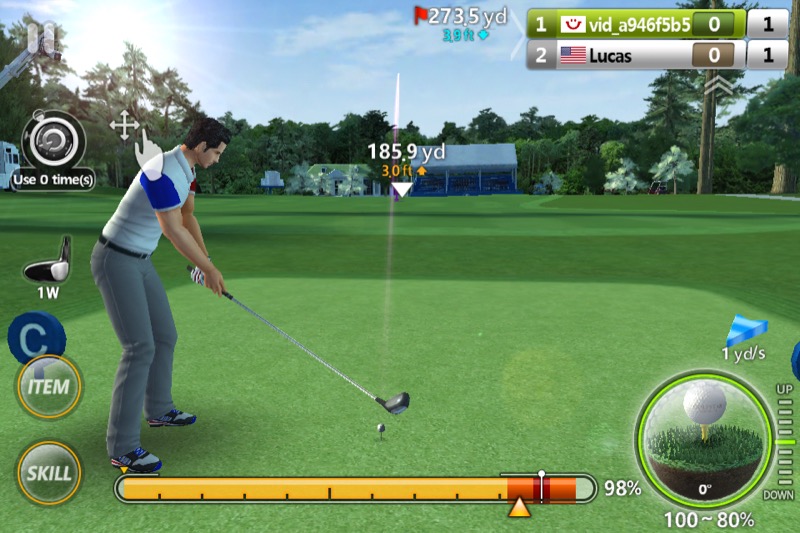Viewport: 800px width, 533px height.
Task: Expand the scoreboard with the chevron arrow
Action: 717,87
